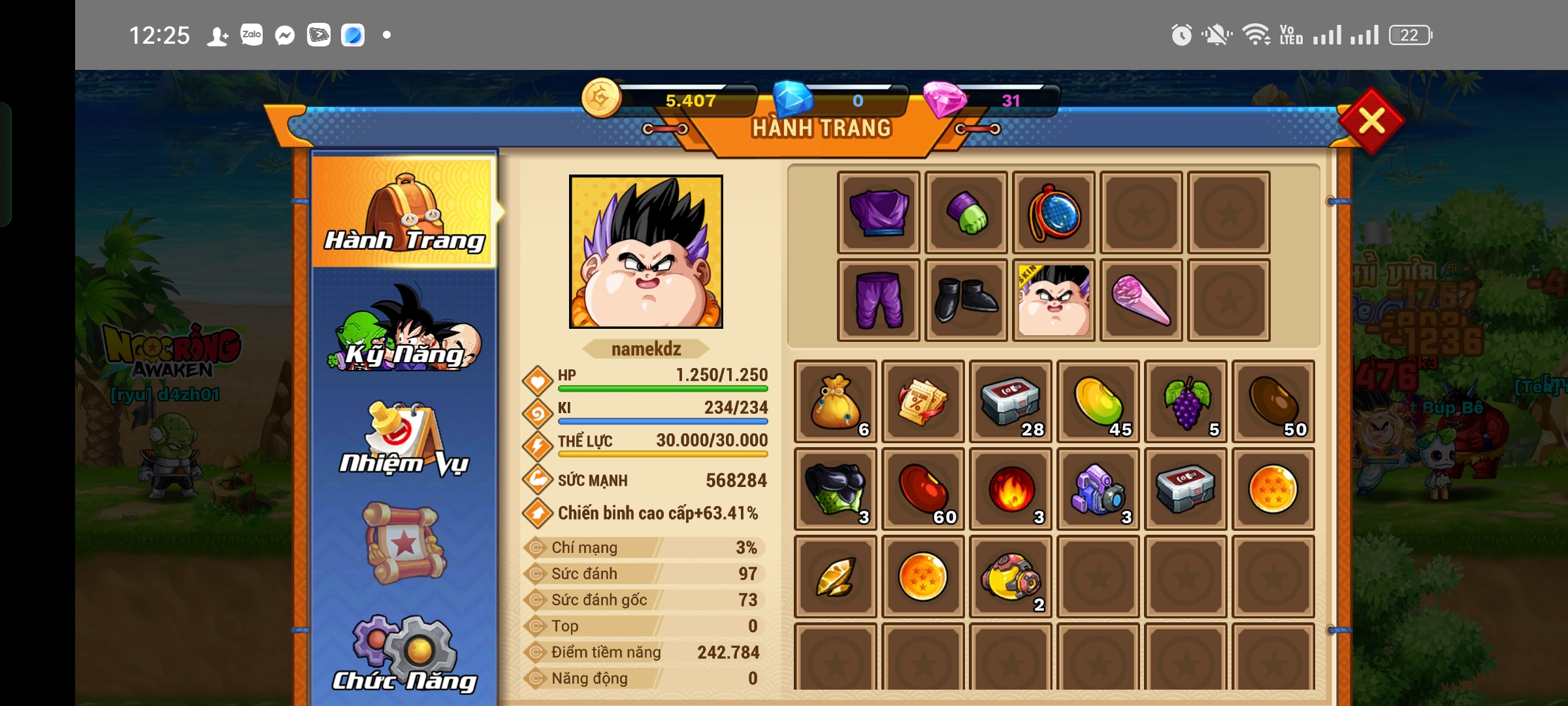This screenshot has height=706, width=1568.
Task: Select the Chức Năng gears tab
Action: (x=405, y=654)
